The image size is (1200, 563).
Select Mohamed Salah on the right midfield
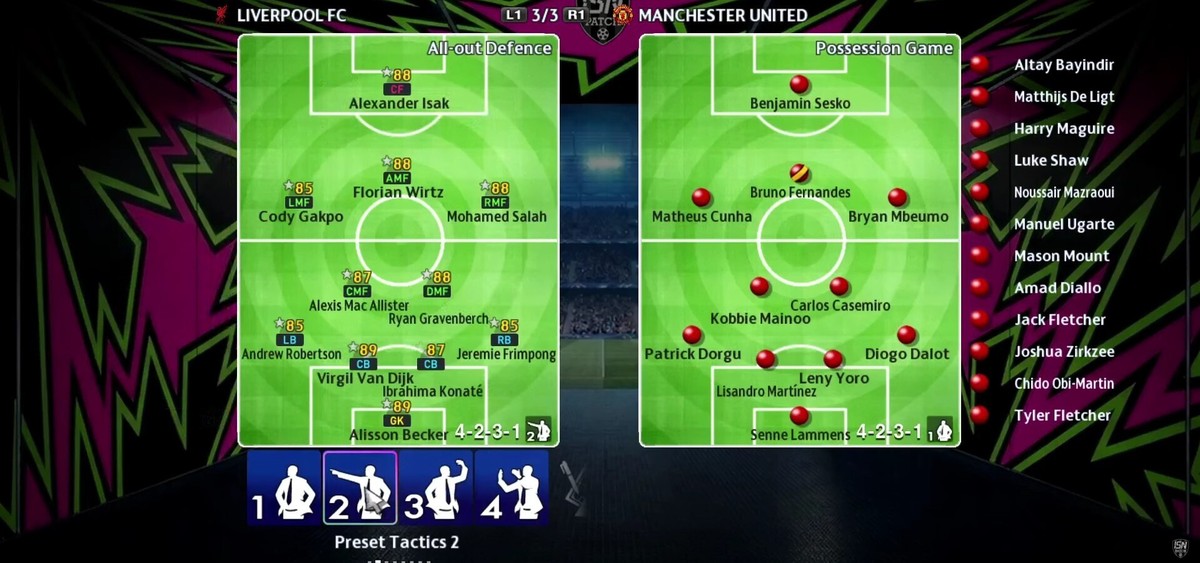493,202
